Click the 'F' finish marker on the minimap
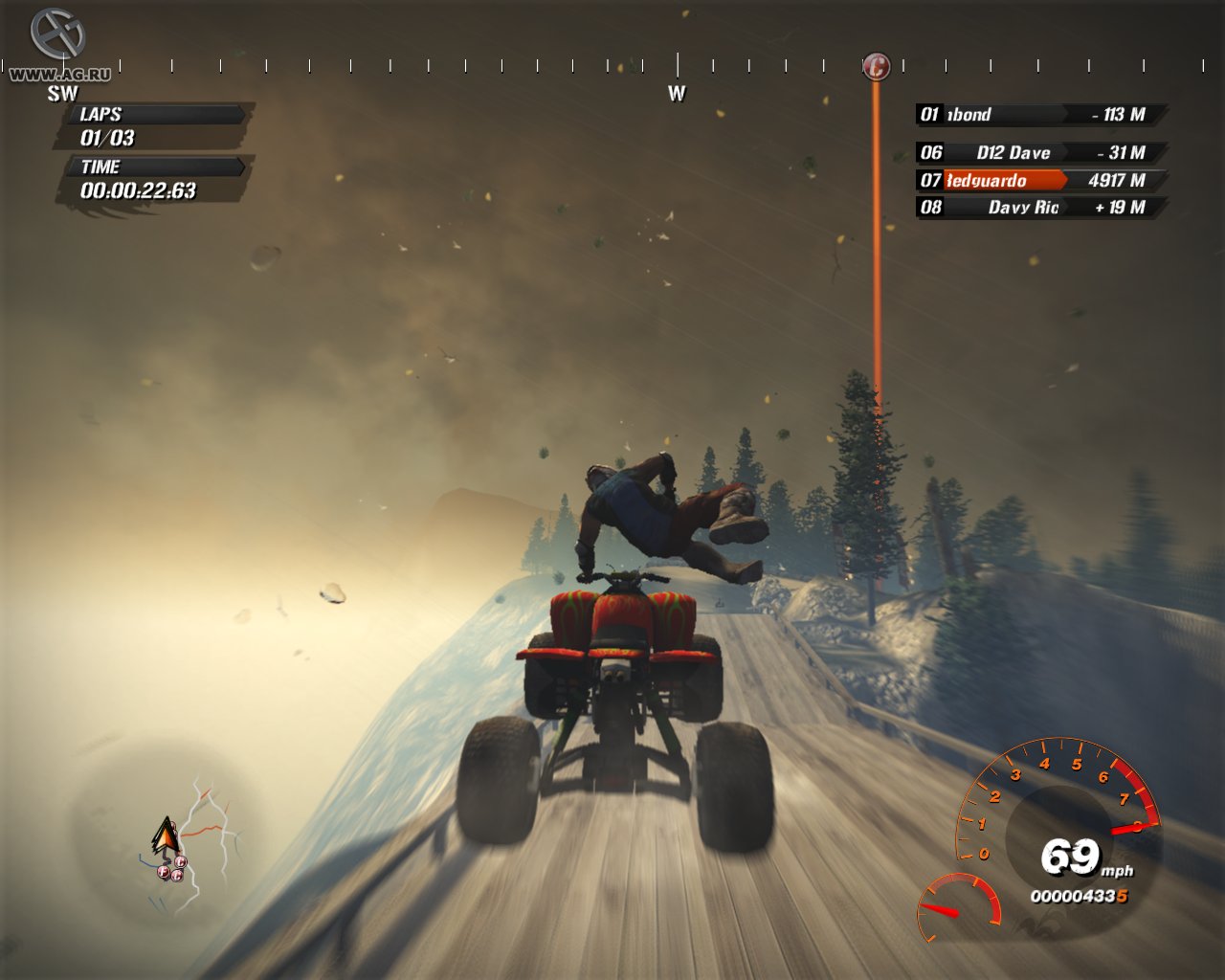Image resolution: width=1225 pixels, height=980 pixels. pyautogui.click(x=162, y=872)
